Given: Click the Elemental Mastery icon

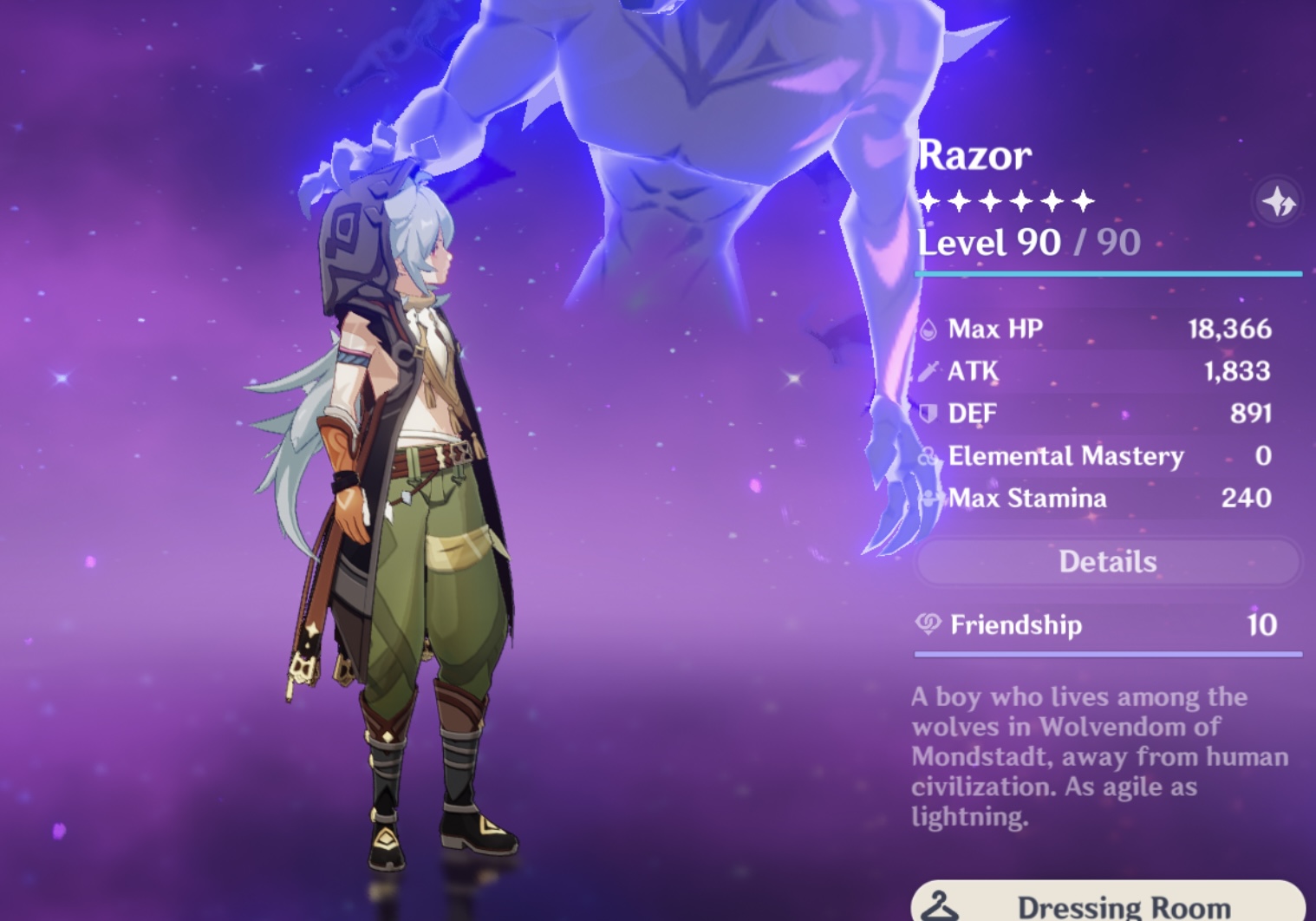Looking at the screenshot, I should tap(928, 456).
